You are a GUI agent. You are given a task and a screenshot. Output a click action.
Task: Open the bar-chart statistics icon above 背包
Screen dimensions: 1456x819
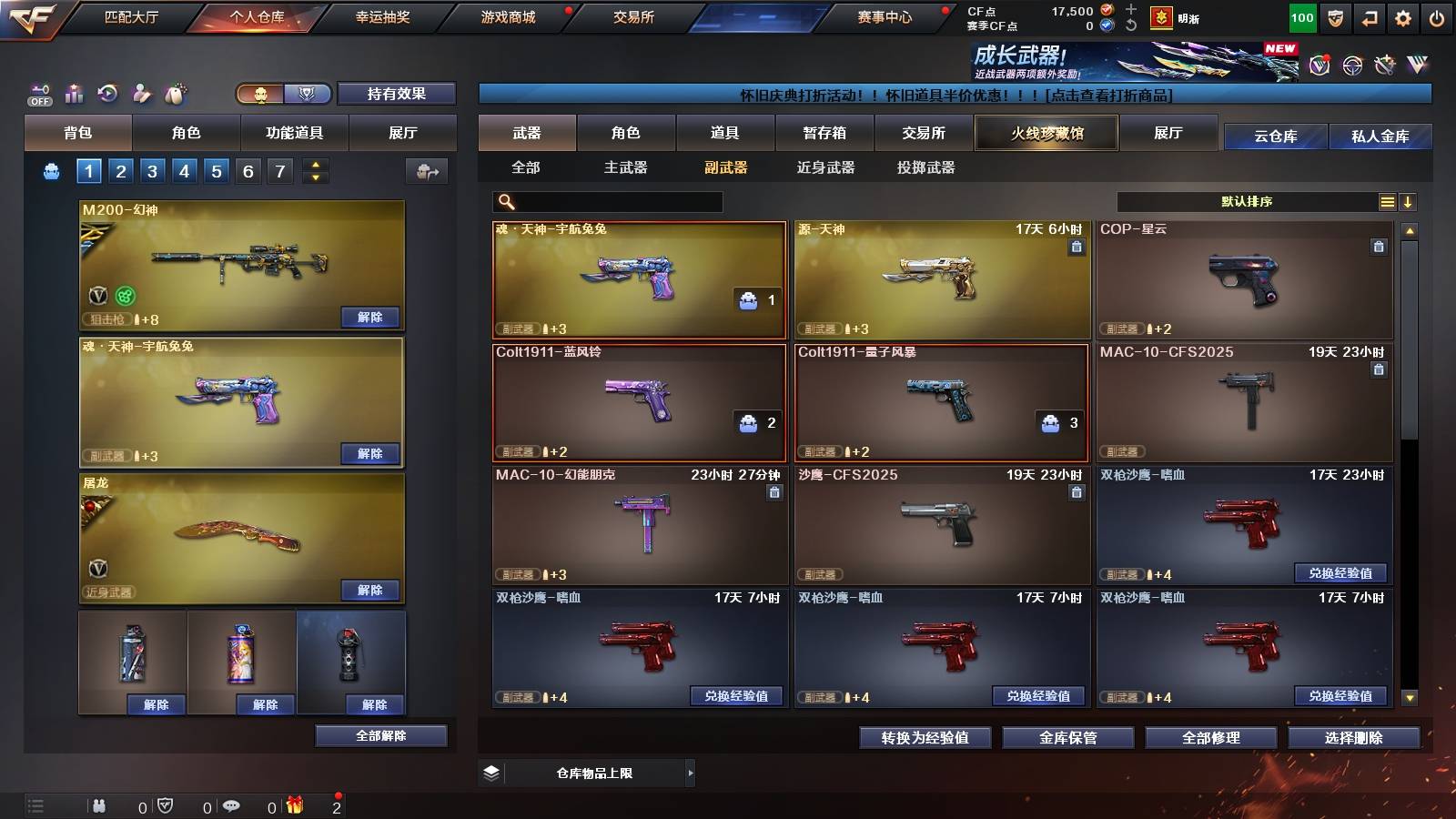(75, 95)
